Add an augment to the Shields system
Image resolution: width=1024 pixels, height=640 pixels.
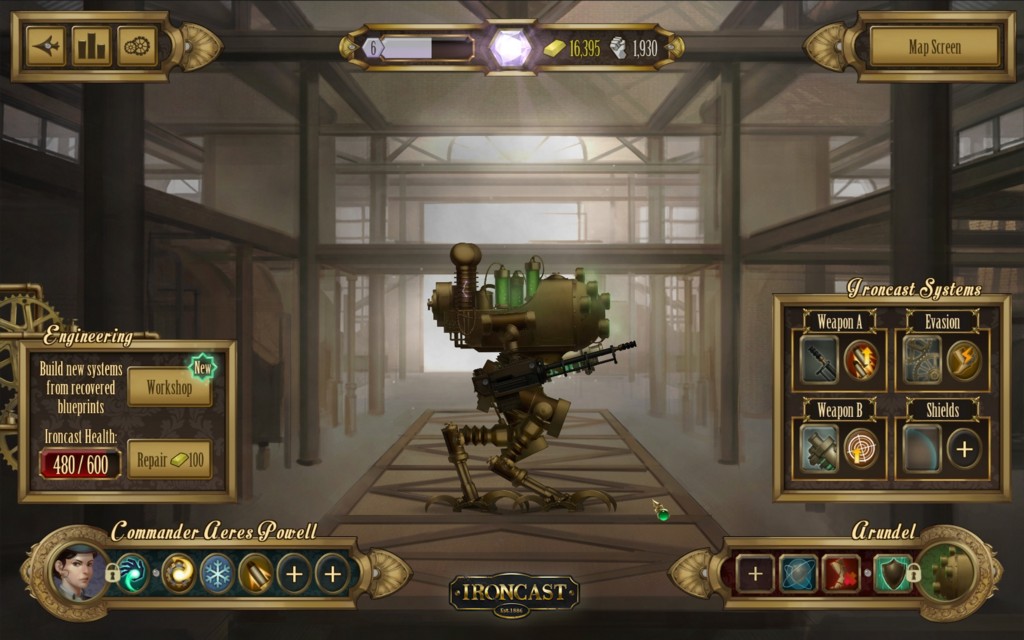pos(964,448)
